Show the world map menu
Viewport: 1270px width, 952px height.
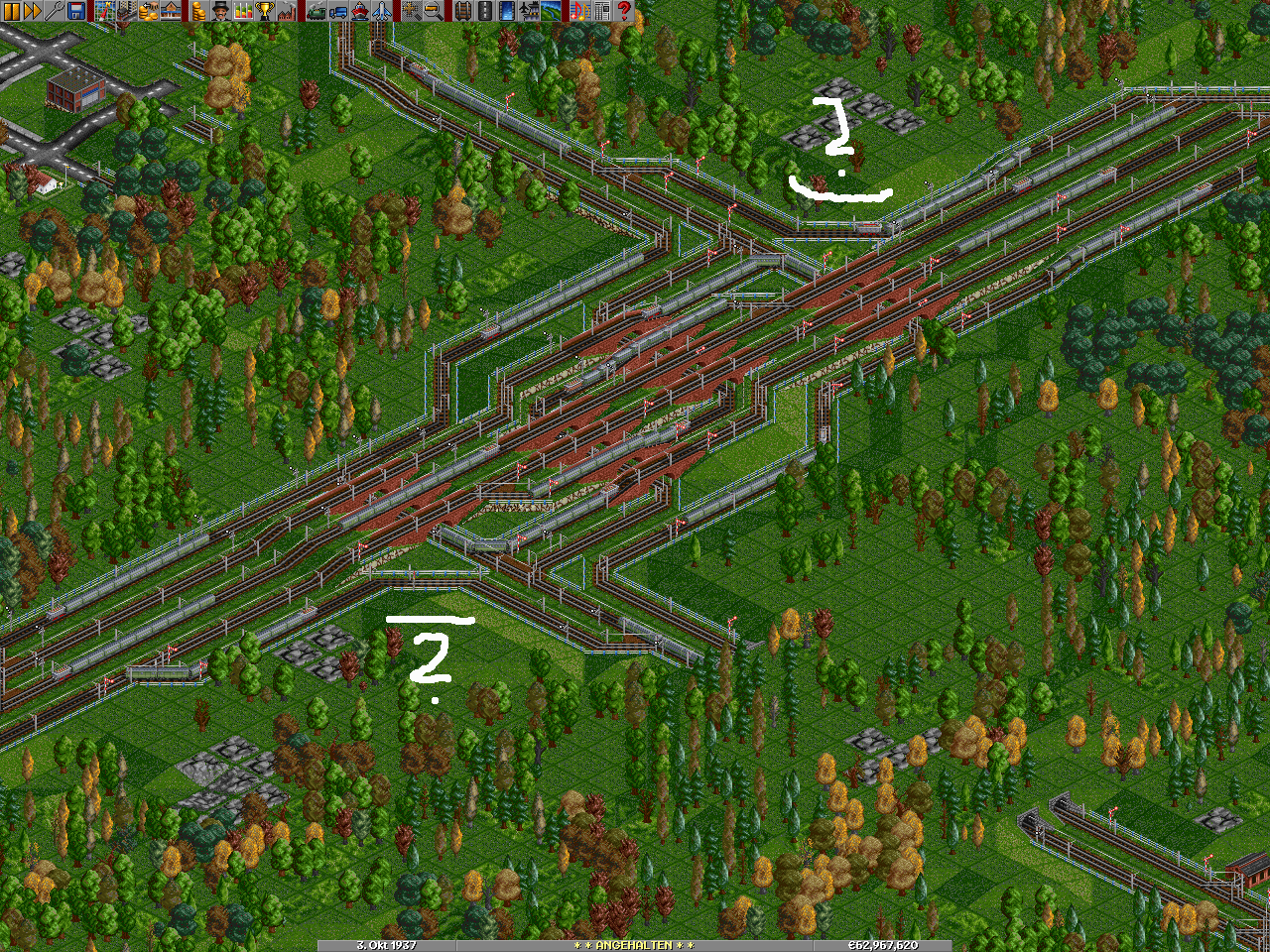click(x=104, y=11)
